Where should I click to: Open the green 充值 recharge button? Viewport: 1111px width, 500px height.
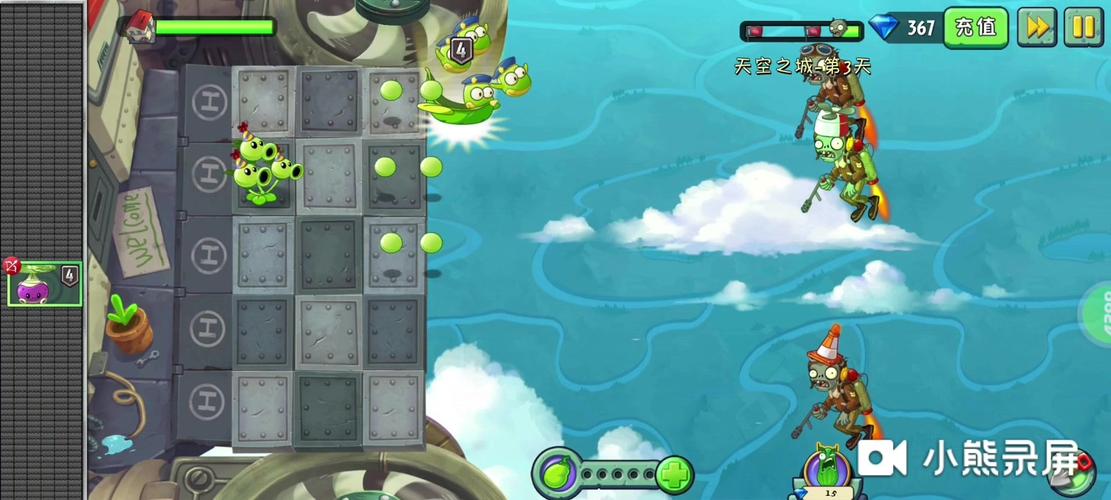pyautogui.click(x=975, y=27)
